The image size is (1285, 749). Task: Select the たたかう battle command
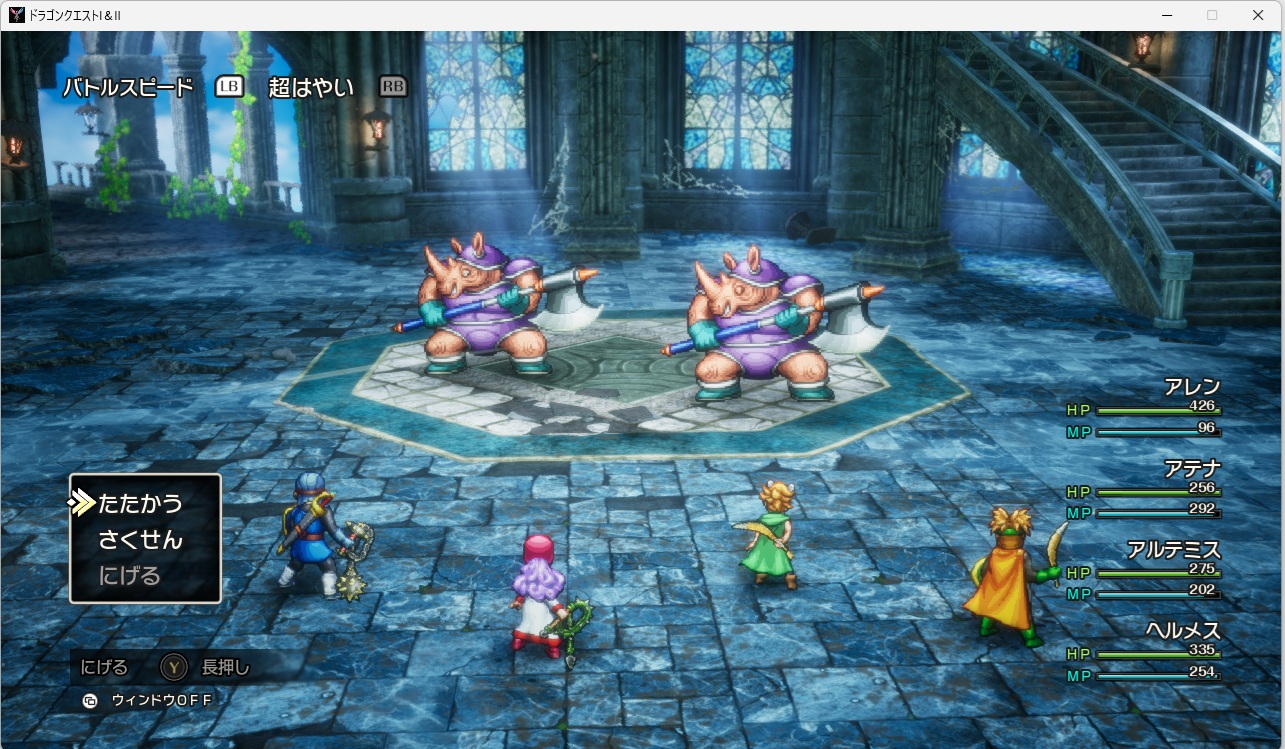140,503
